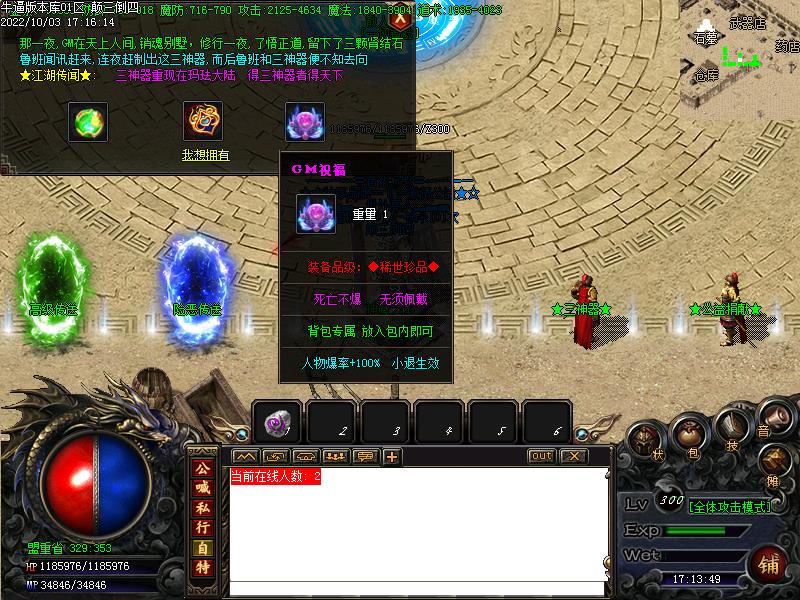Select the 行 guild chat channel
800x600 pixels.
202,527
